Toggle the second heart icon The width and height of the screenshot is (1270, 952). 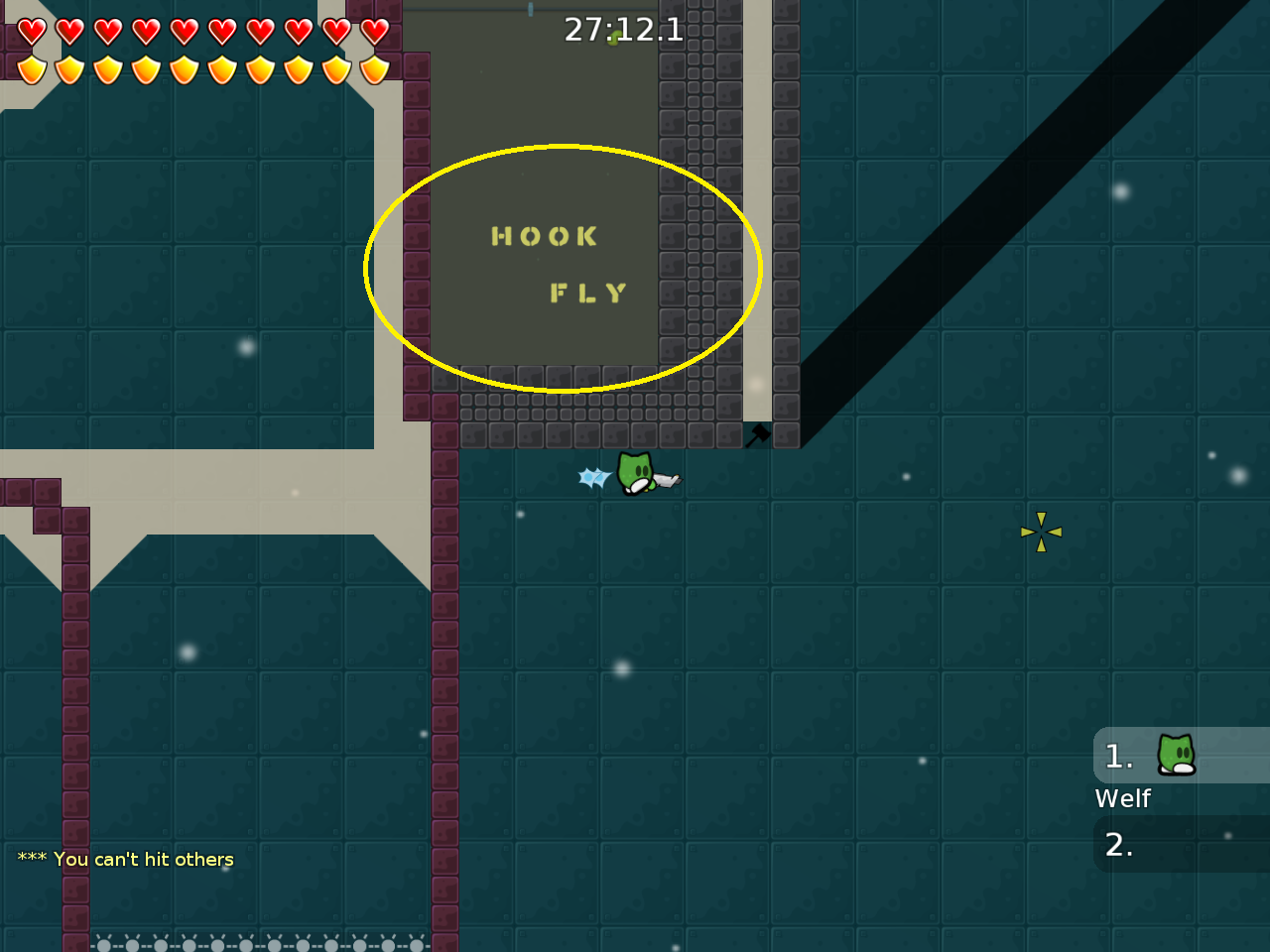(69, 30)
